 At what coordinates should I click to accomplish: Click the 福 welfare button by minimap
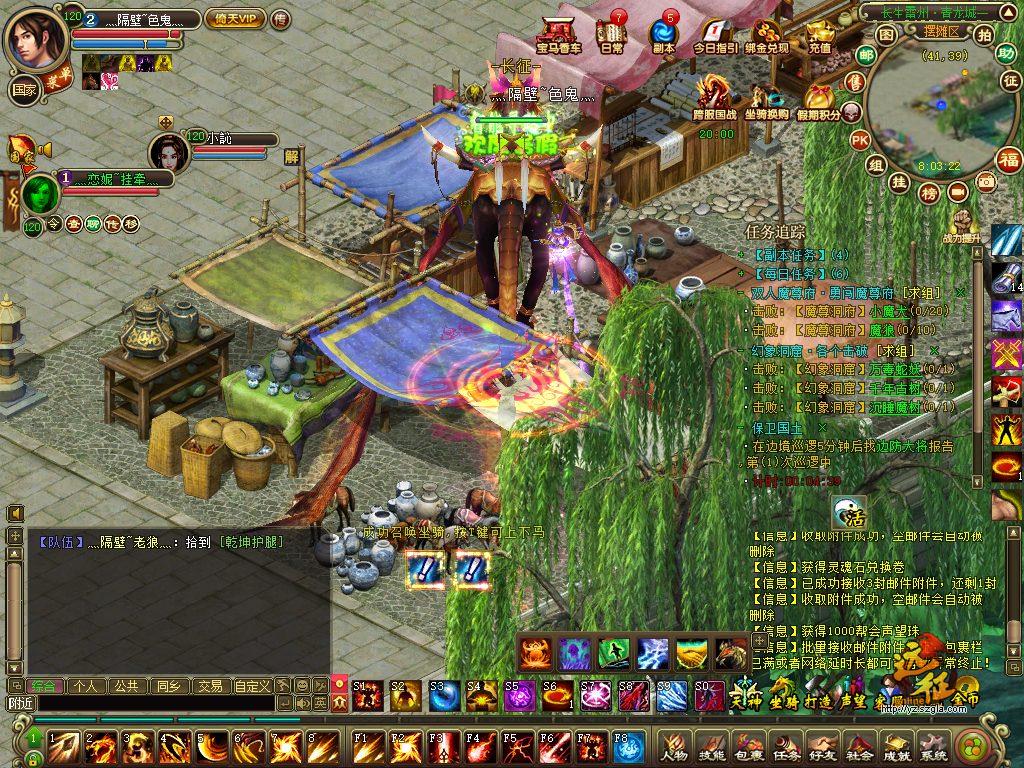(x=1008, y=159)
